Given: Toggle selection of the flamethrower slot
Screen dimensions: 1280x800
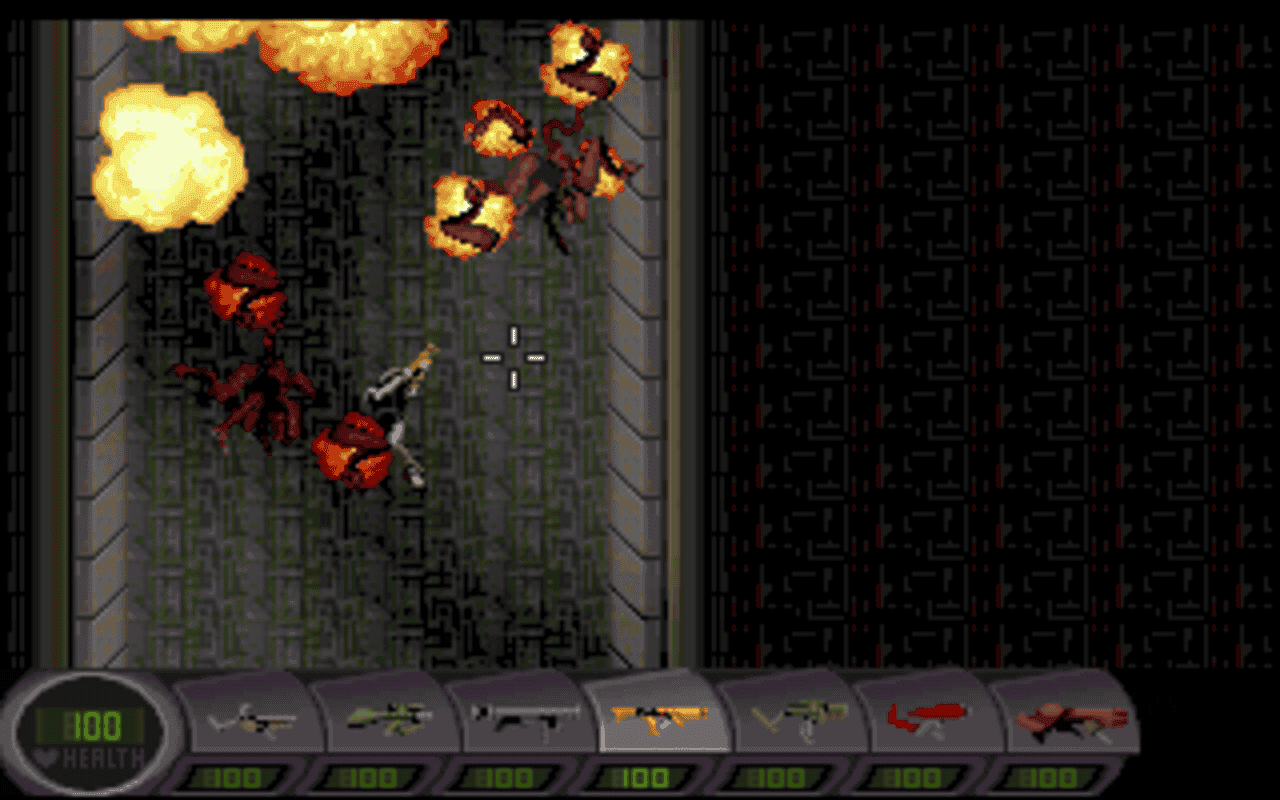Looking at the screenshot, I should [x=930, y=715].
